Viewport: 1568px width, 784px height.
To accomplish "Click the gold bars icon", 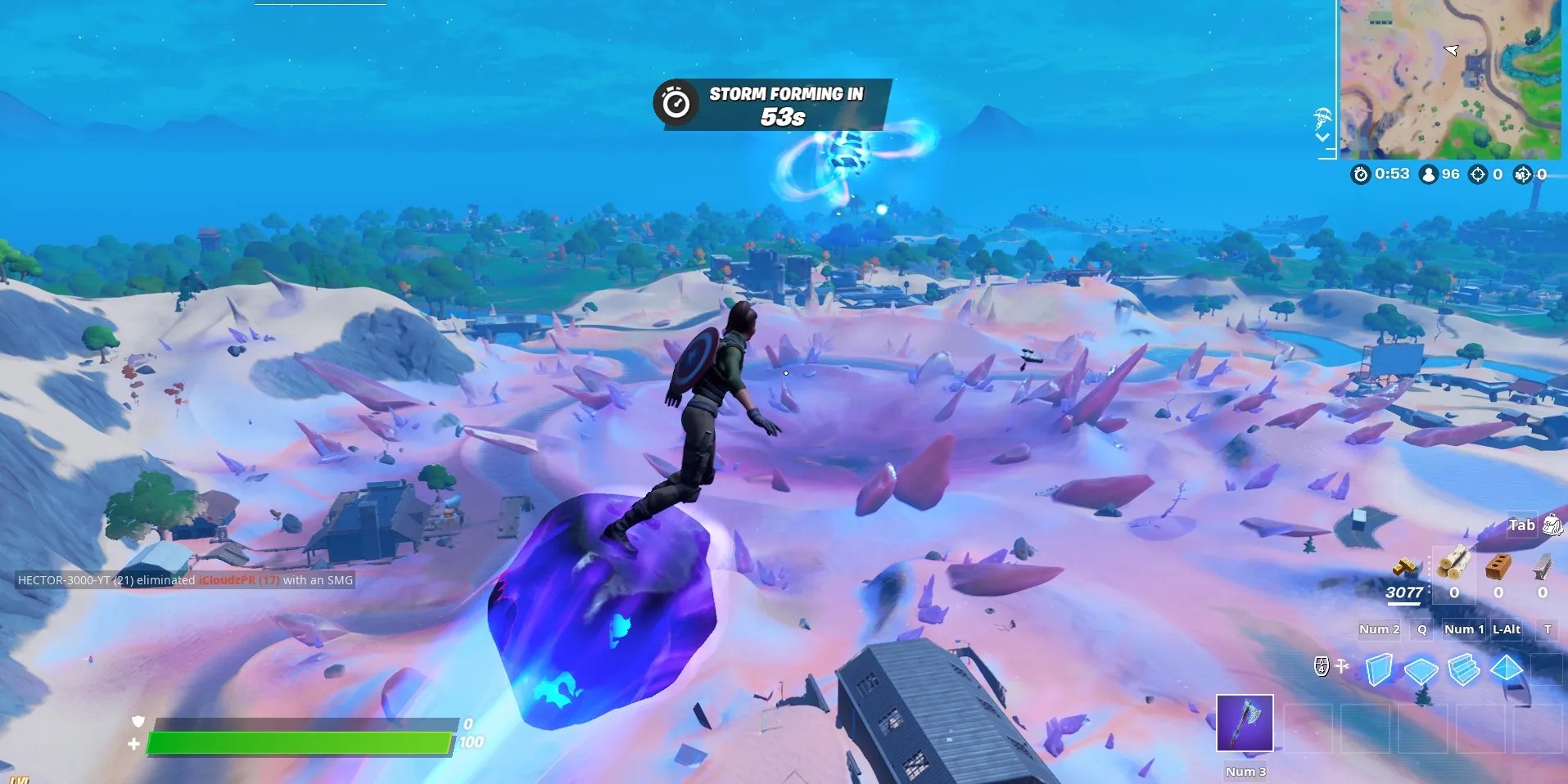I will tap(1405, 570).
